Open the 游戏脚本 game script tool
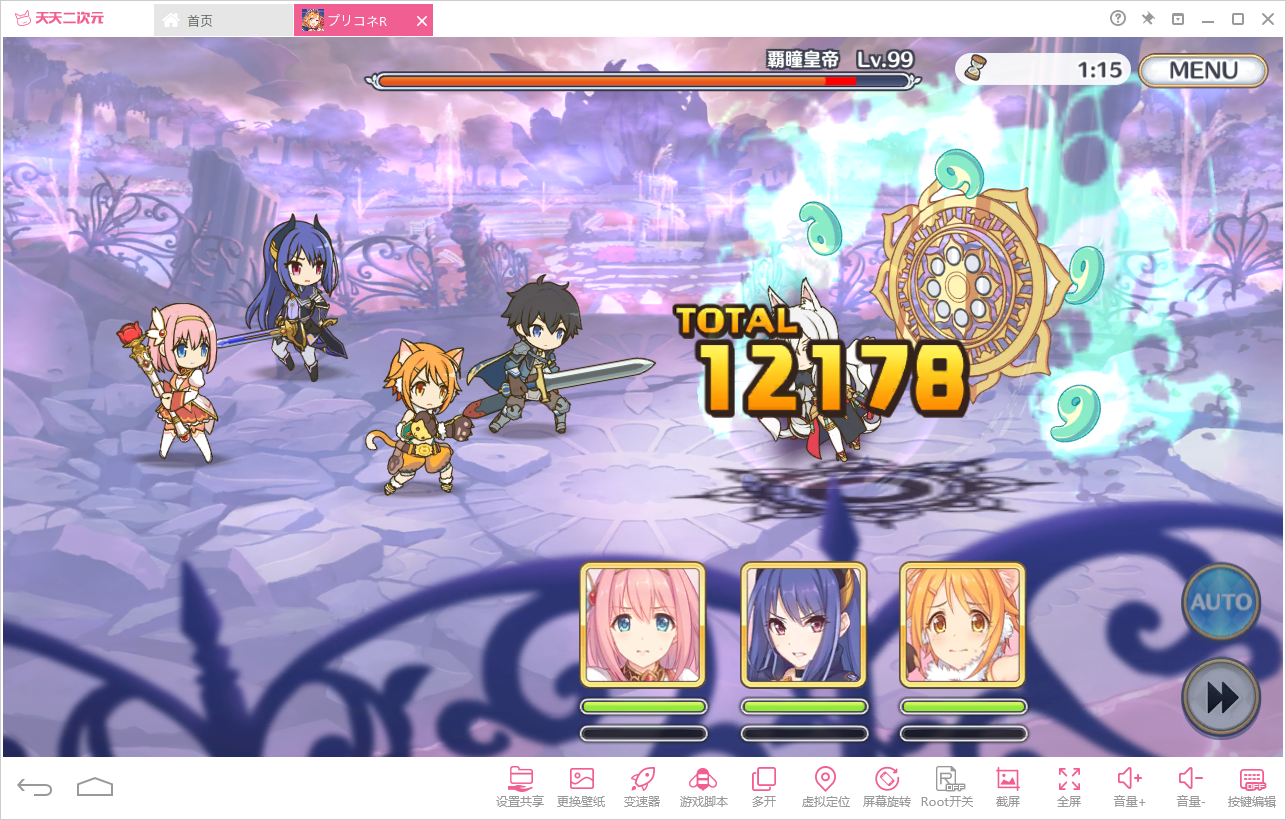This screenshot has width=1286, height=820. point(702,785)
